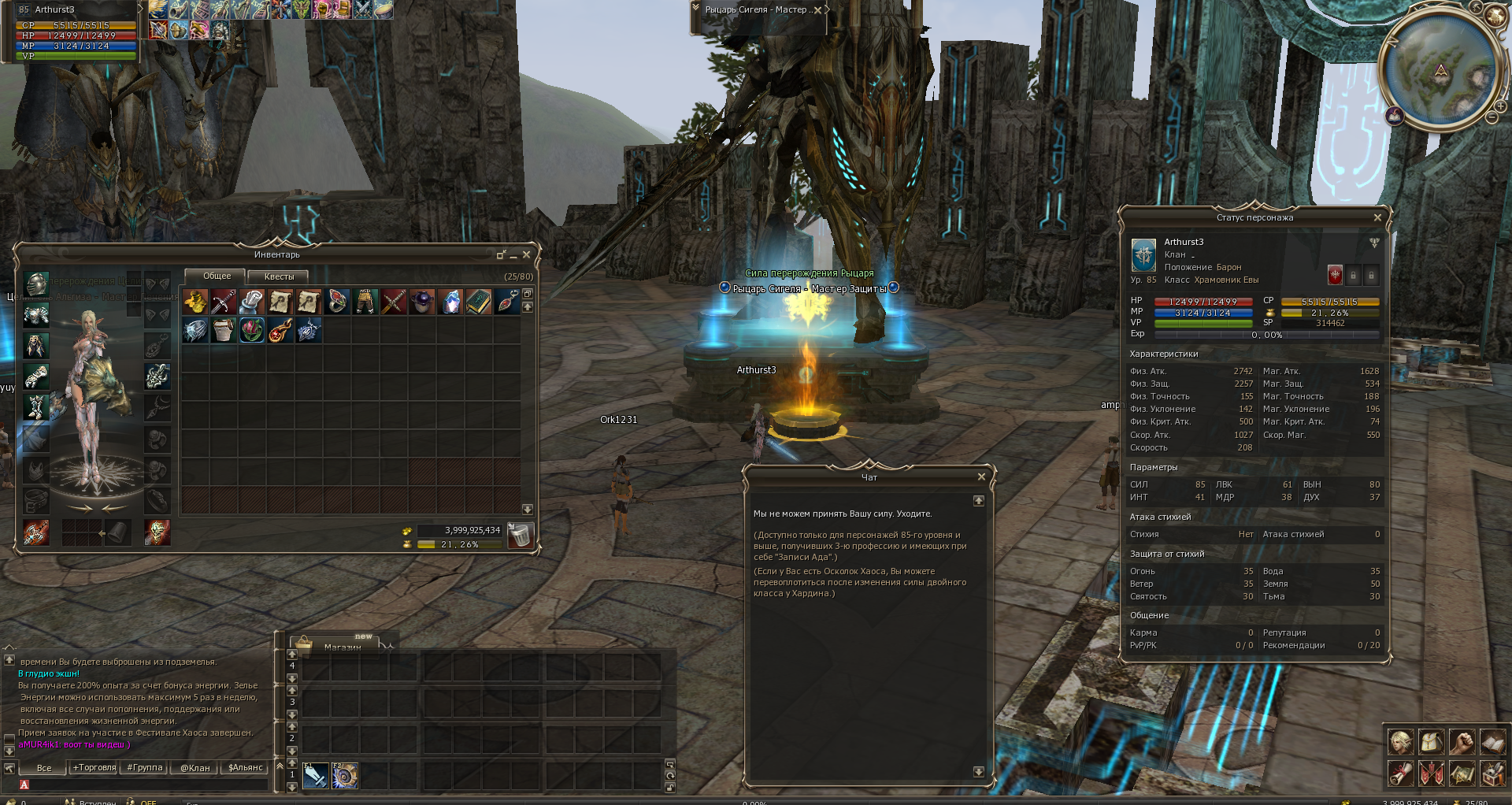Pick the green spellbook in inventory

[x=478, y=302]
